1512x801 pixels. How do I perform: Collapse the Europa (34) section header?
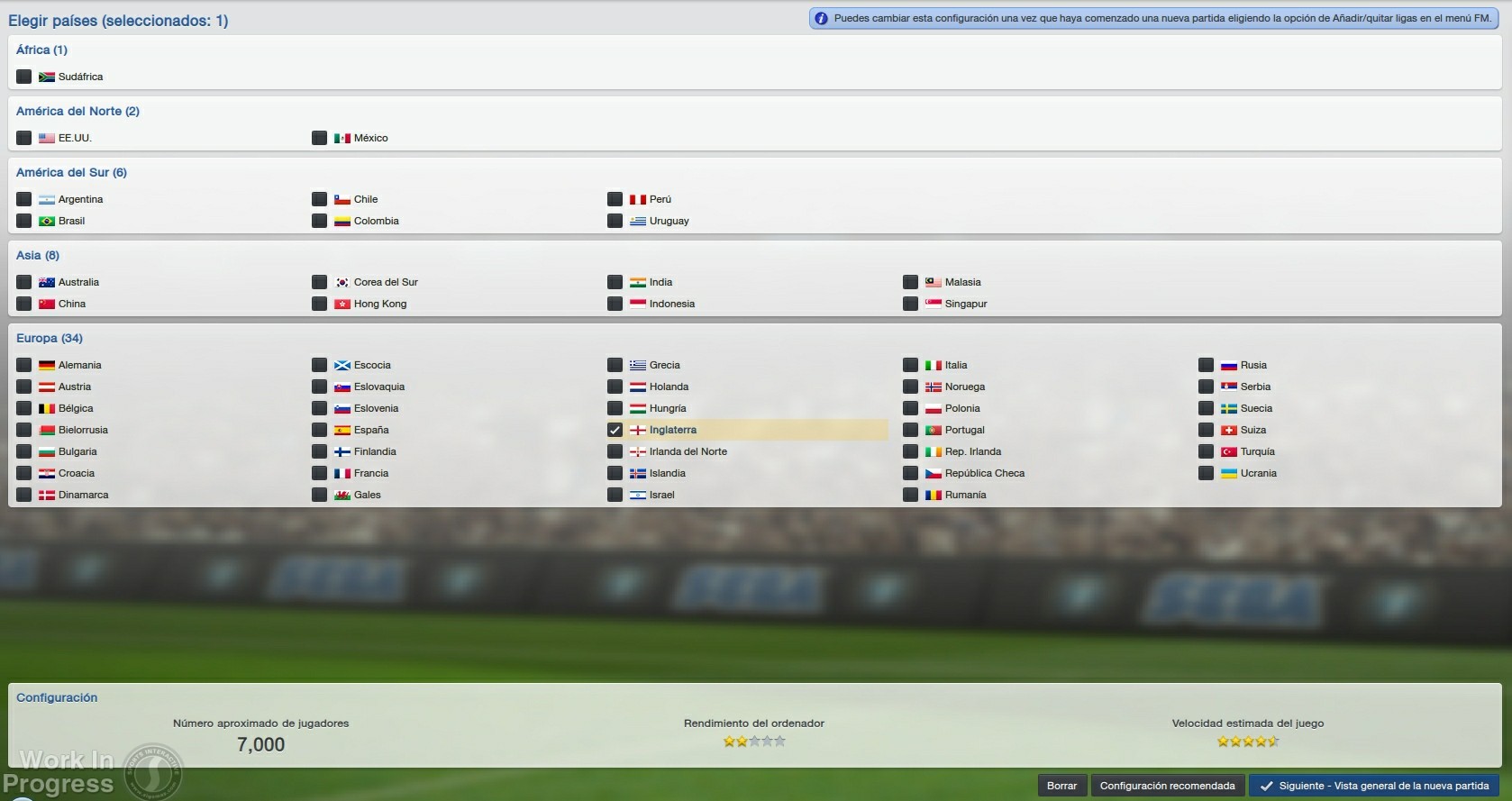pyautogui.click(x=50, y=338)
